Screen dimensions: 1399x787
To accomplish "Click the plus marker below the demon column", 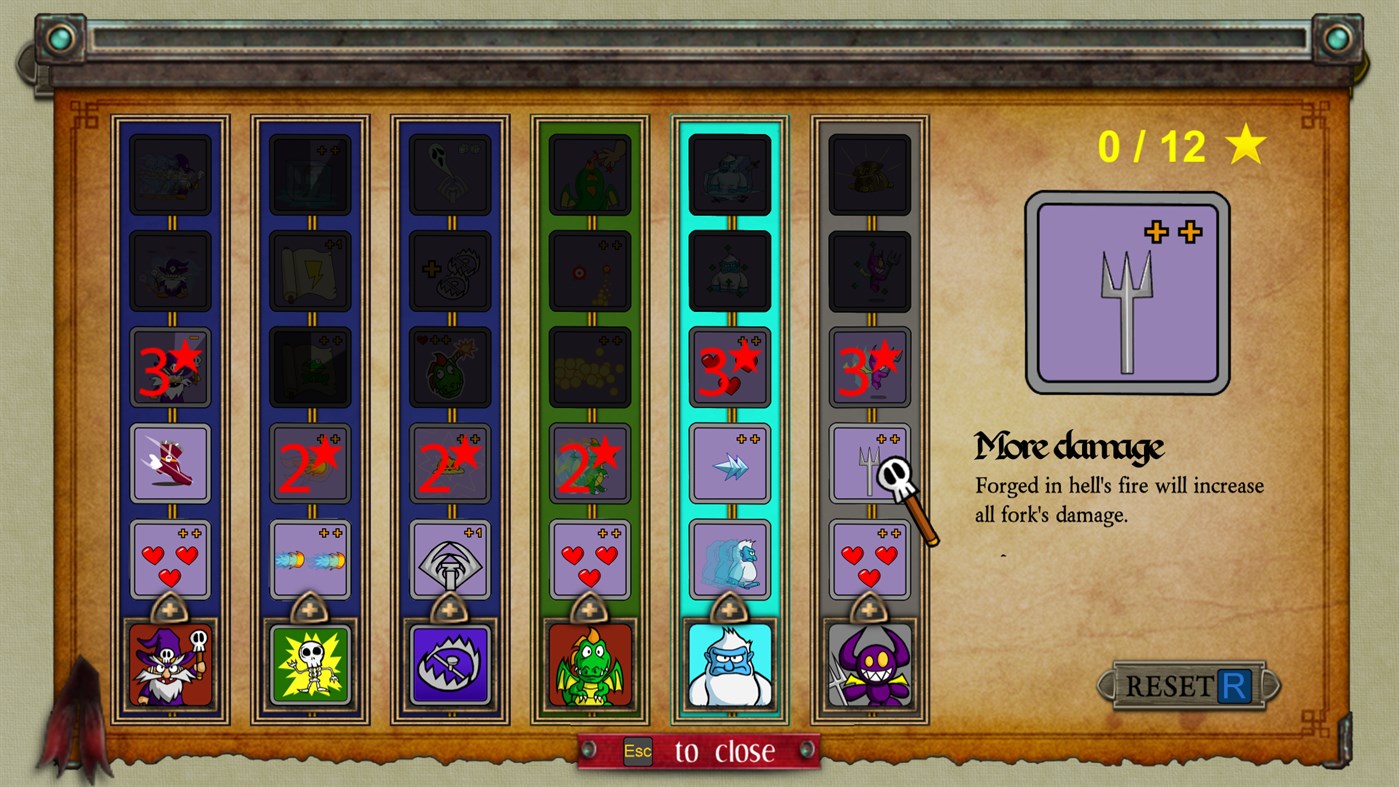I will pos(869,608).
